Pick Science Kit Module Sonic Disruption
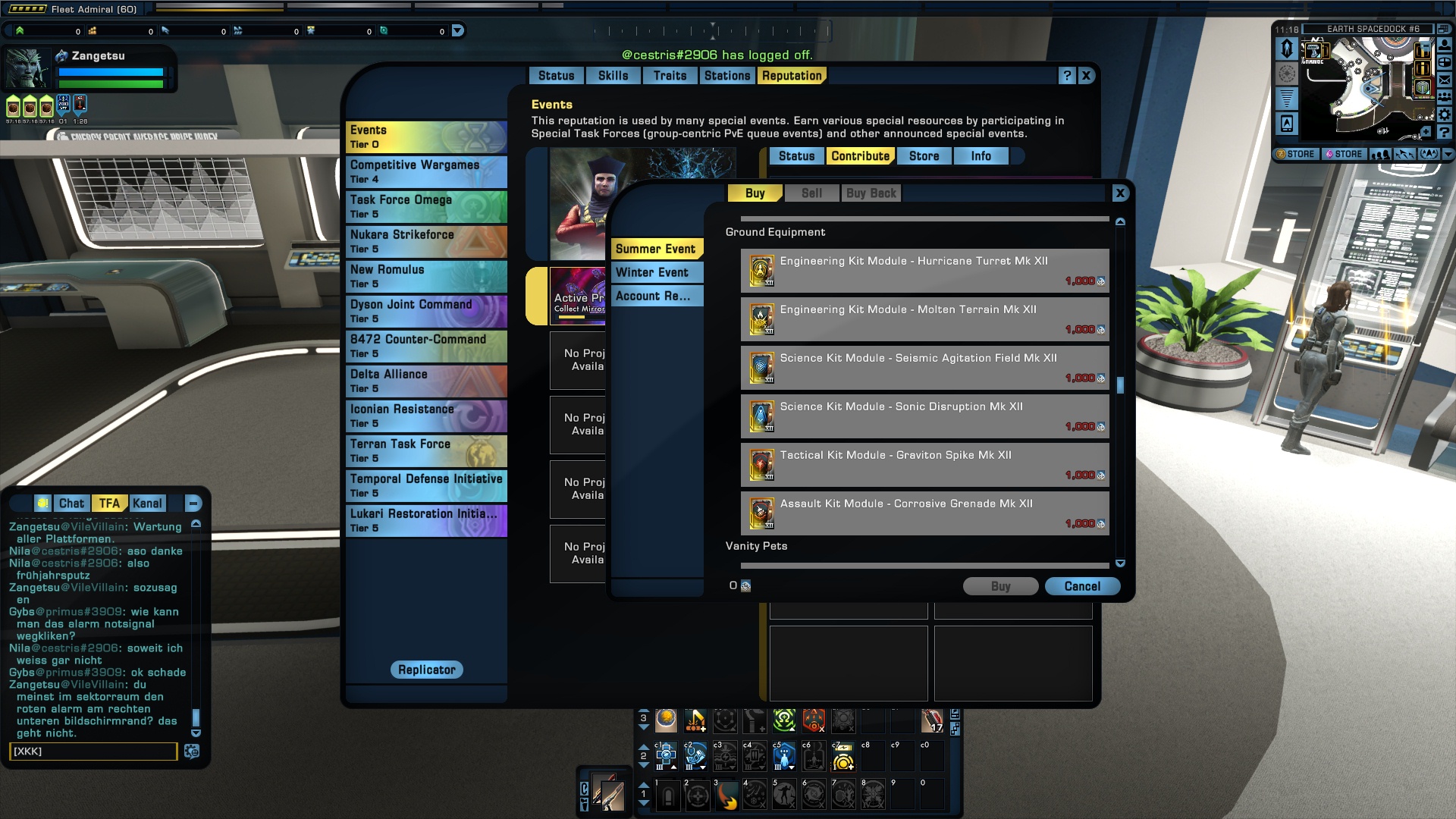The height and width of the screenshot is (819, 1456). 924,416
